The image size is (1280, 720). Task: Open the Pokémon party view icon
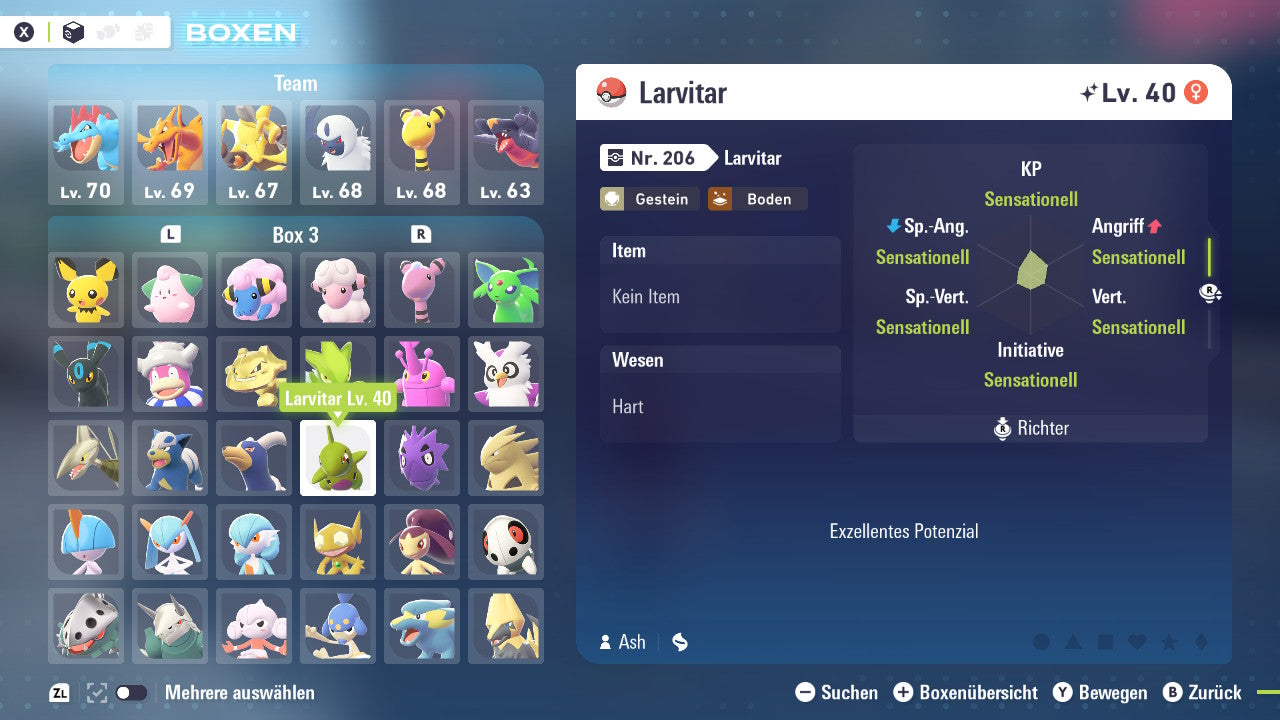point(105,31)
